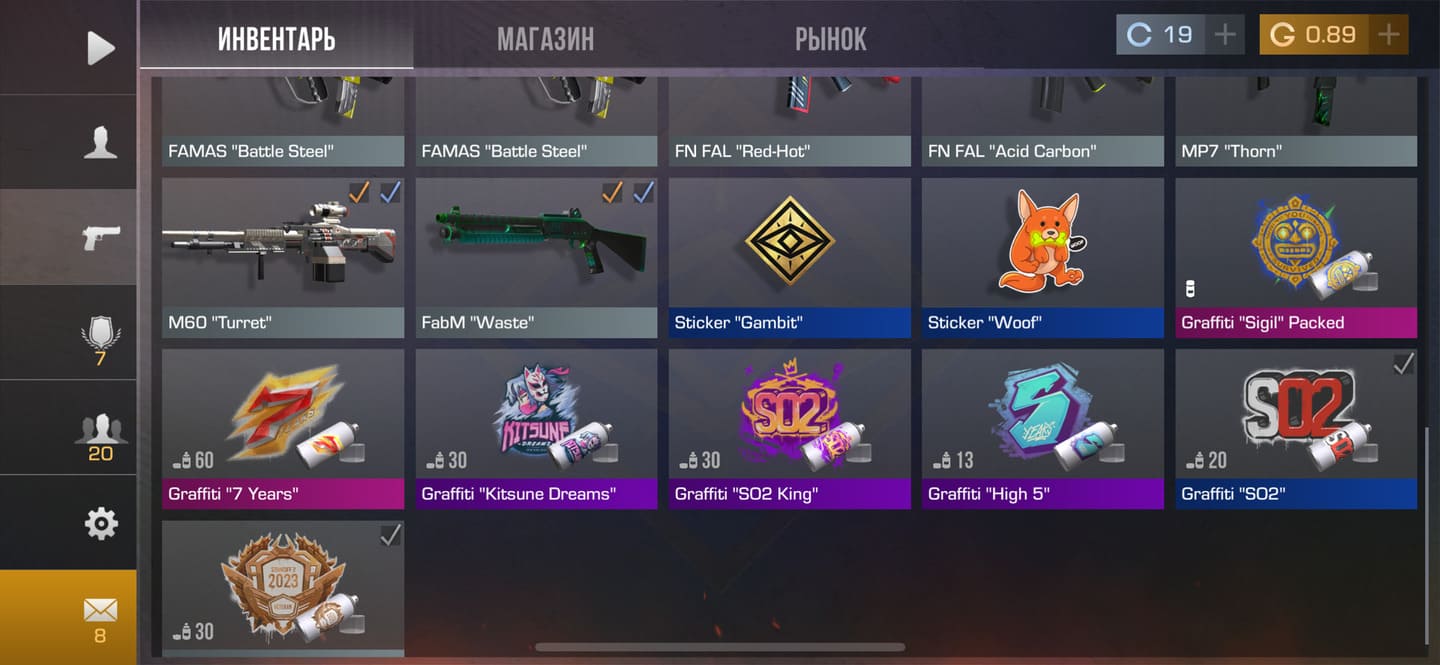Choose the Sticker "Woof" item

(1043, 256)
